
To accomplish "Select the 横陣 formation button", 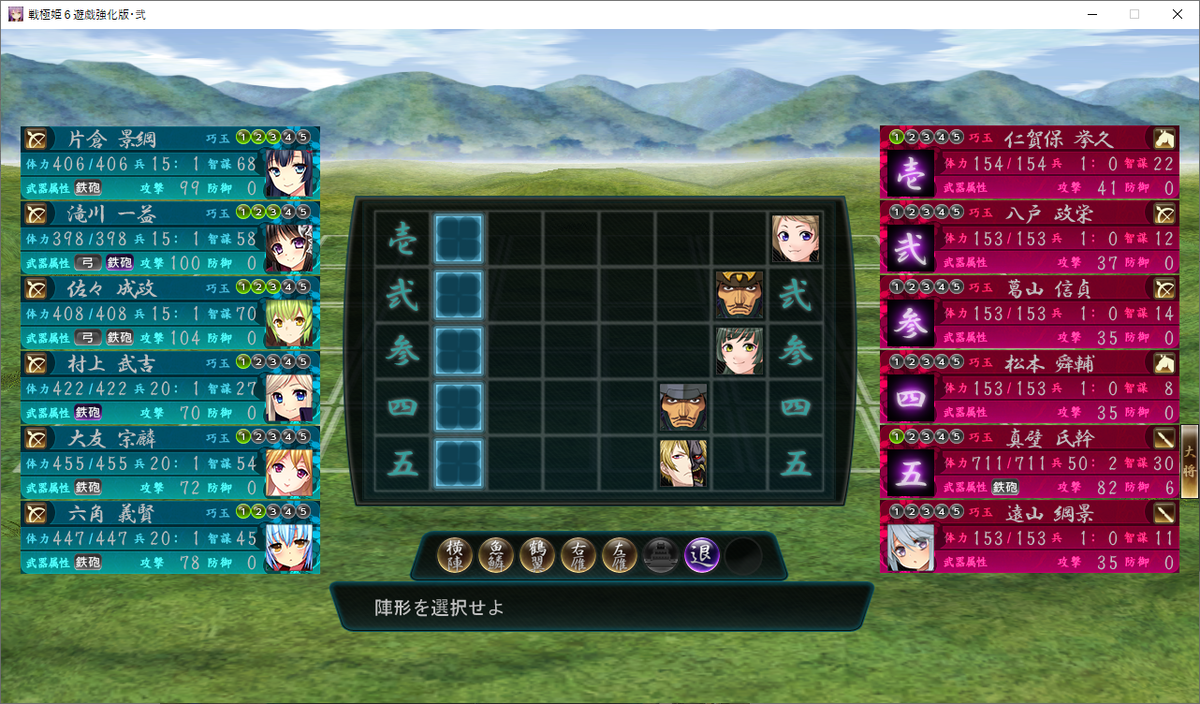I will click(x=456, y=555).
